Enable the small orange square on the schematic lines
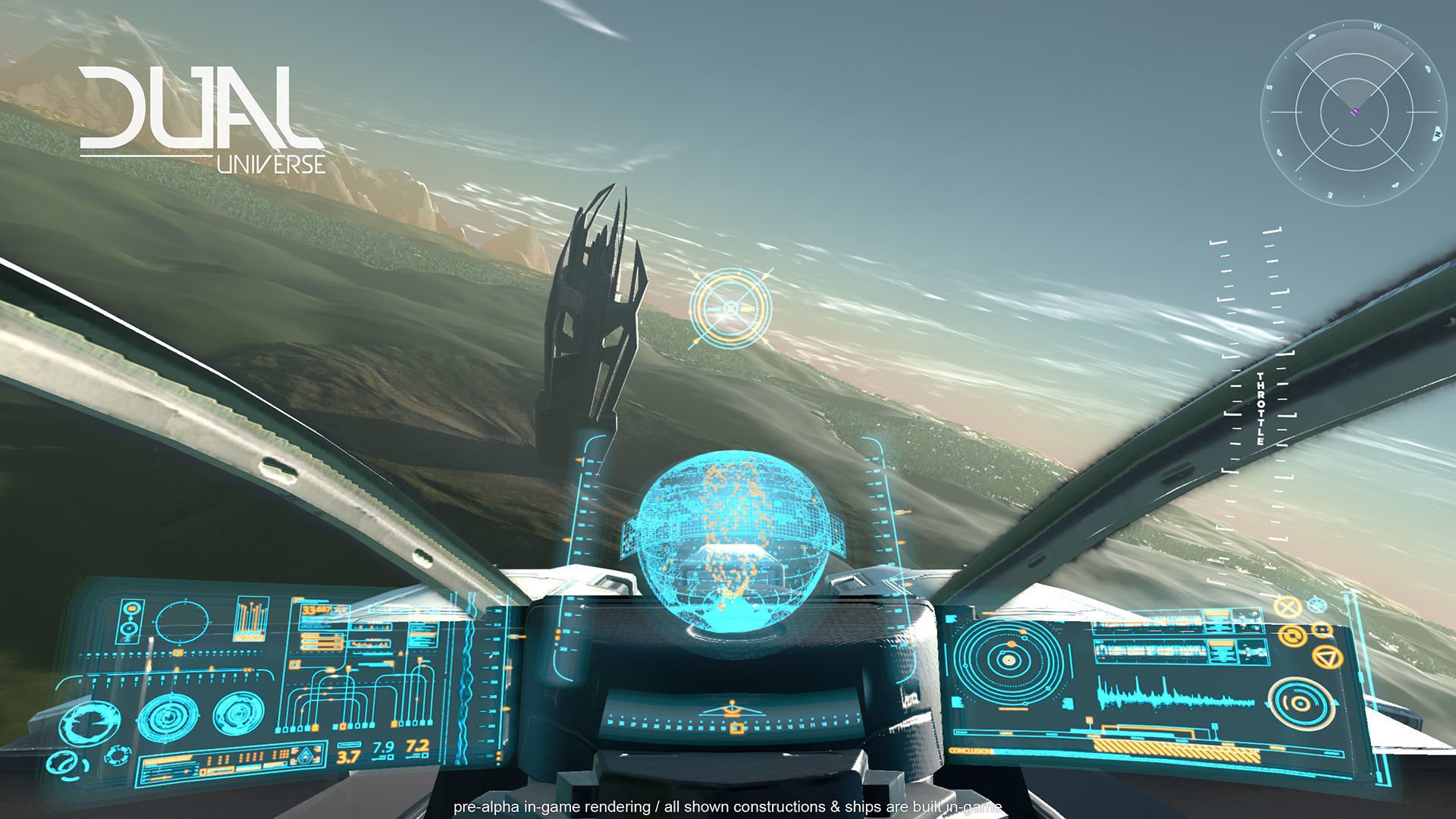 coord(315,728)
